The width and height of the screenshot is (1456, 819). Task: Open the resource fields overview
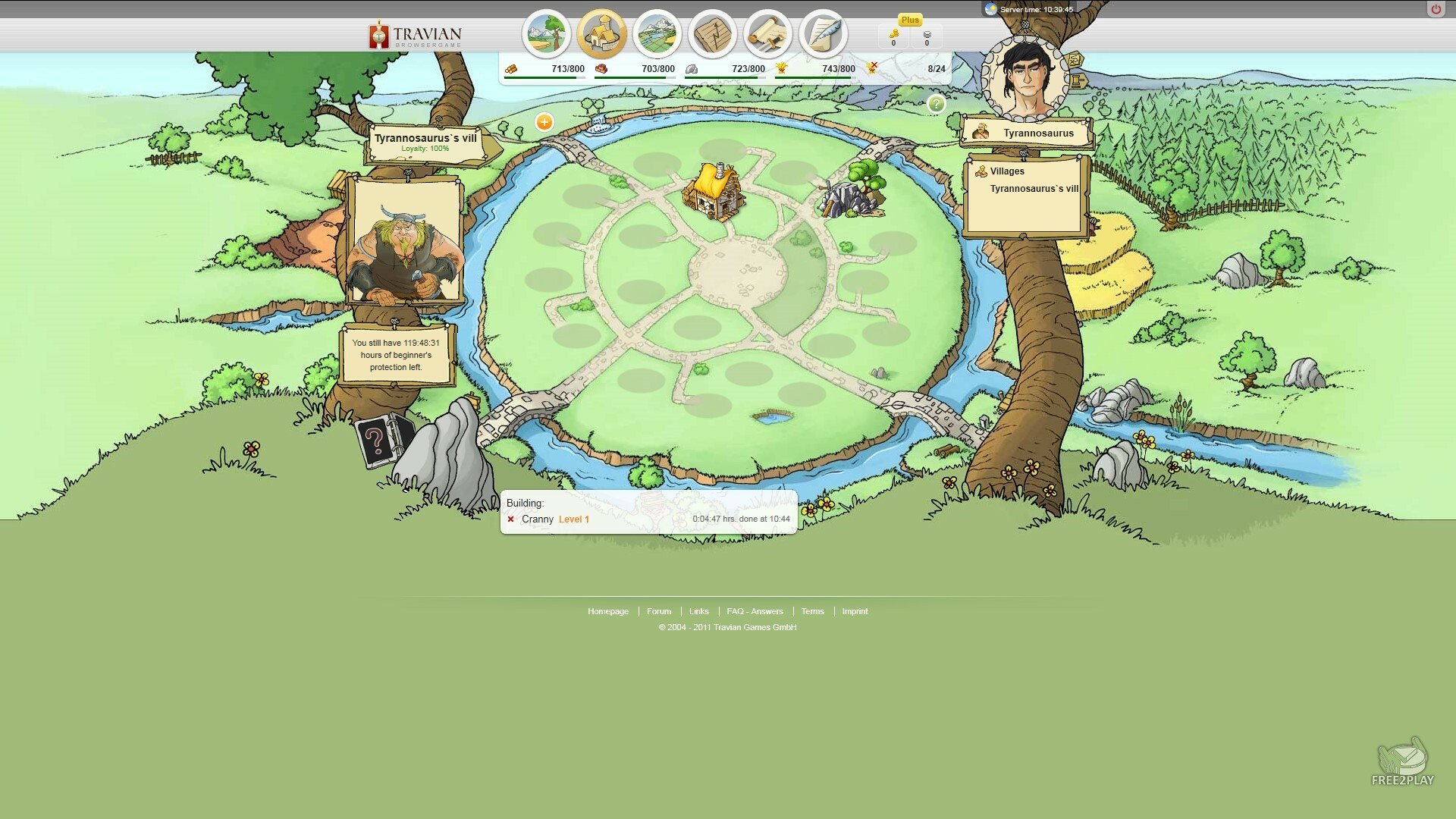tap(546, 34)
